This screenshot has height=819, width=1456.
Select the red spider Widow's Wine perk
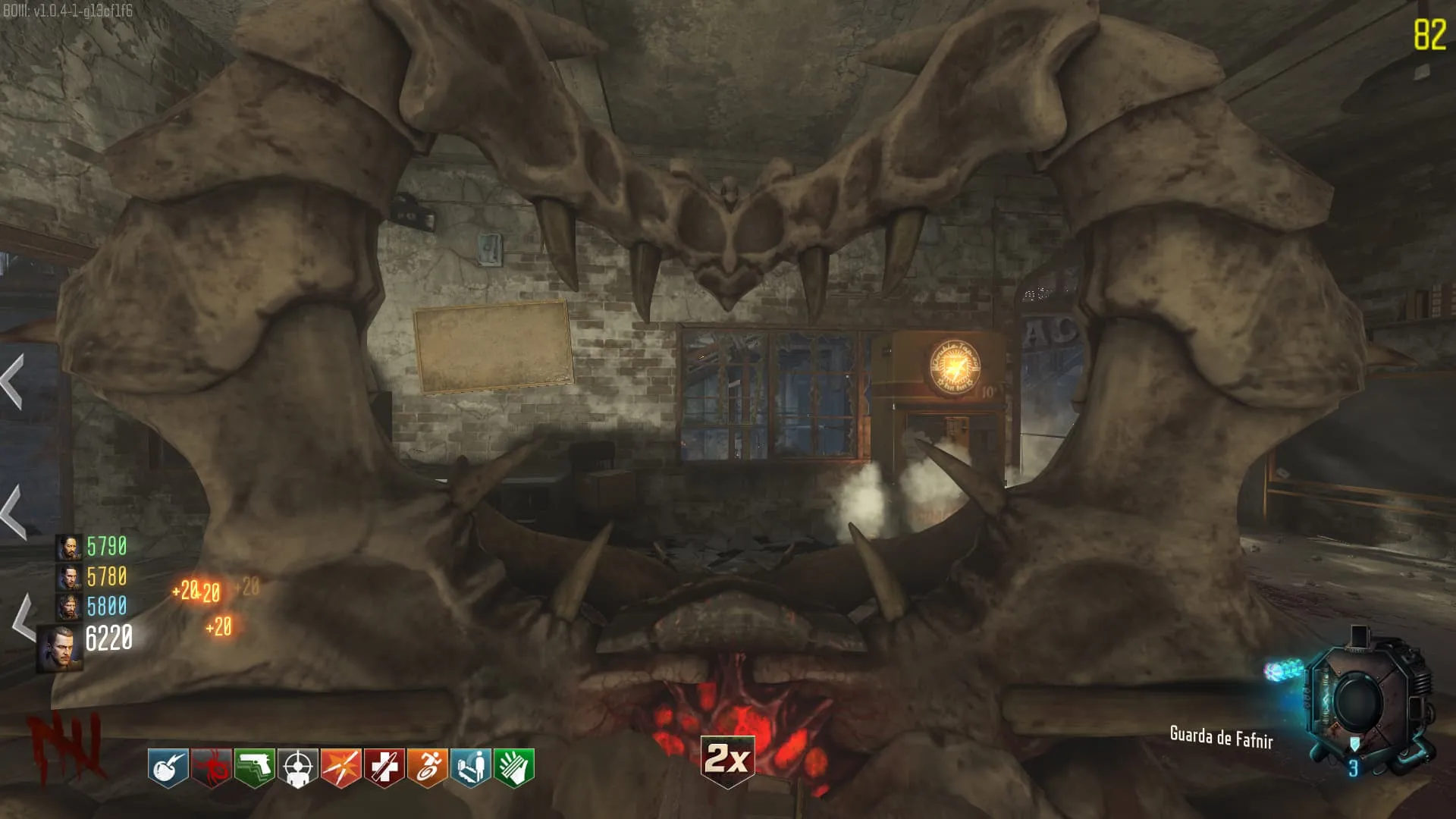(x=211, y=767)
